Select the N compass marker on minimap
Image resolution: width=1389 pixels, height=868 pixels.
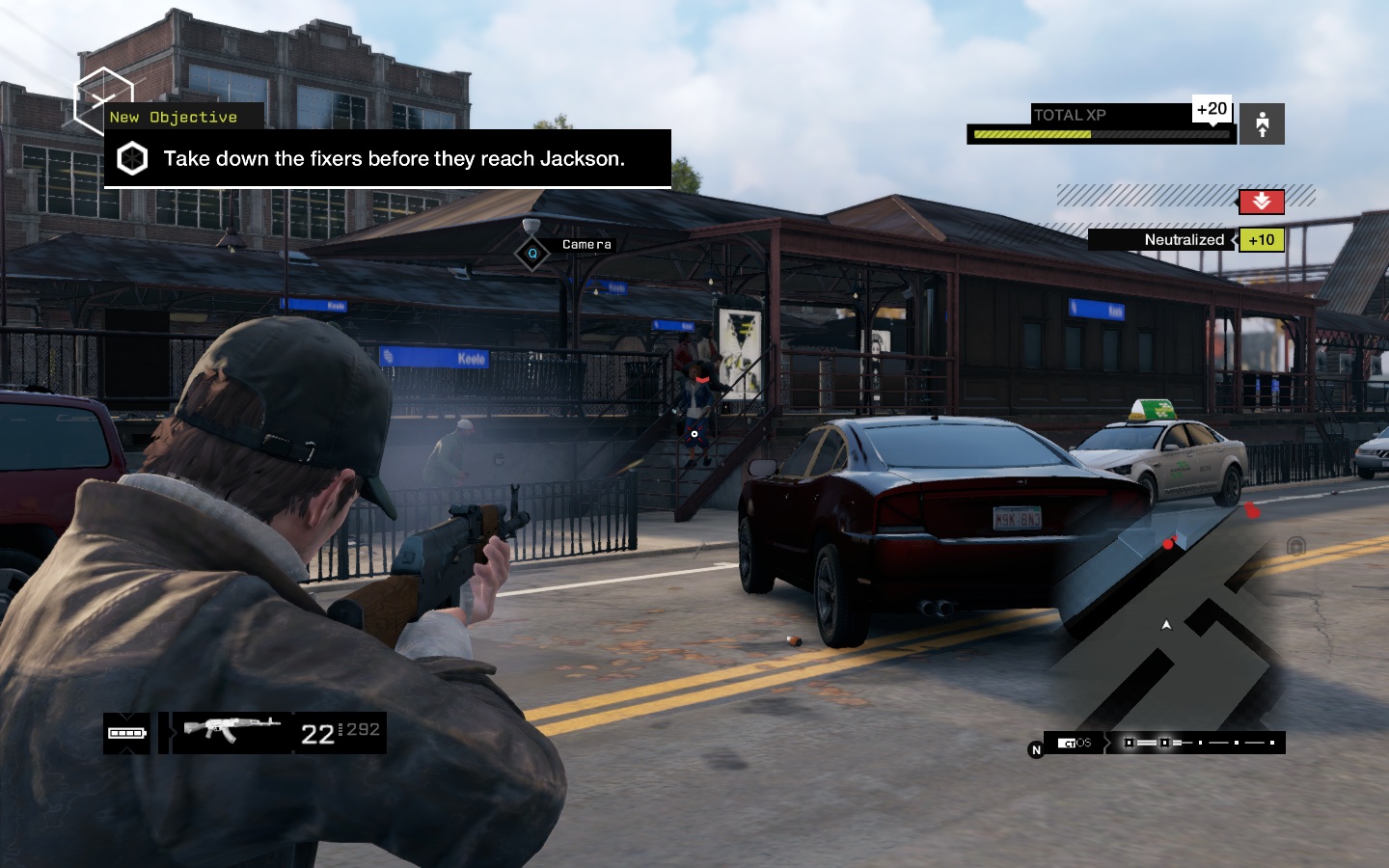click(x=1036, y=749)
